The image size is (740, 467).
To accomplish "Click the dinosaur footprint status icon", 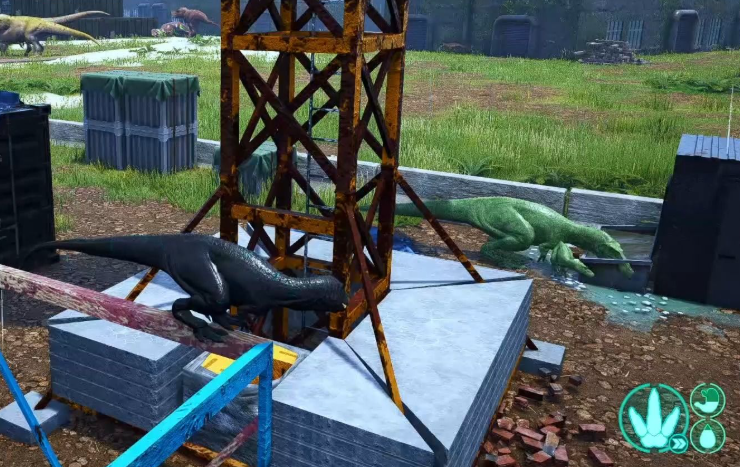I will [652, 417].
